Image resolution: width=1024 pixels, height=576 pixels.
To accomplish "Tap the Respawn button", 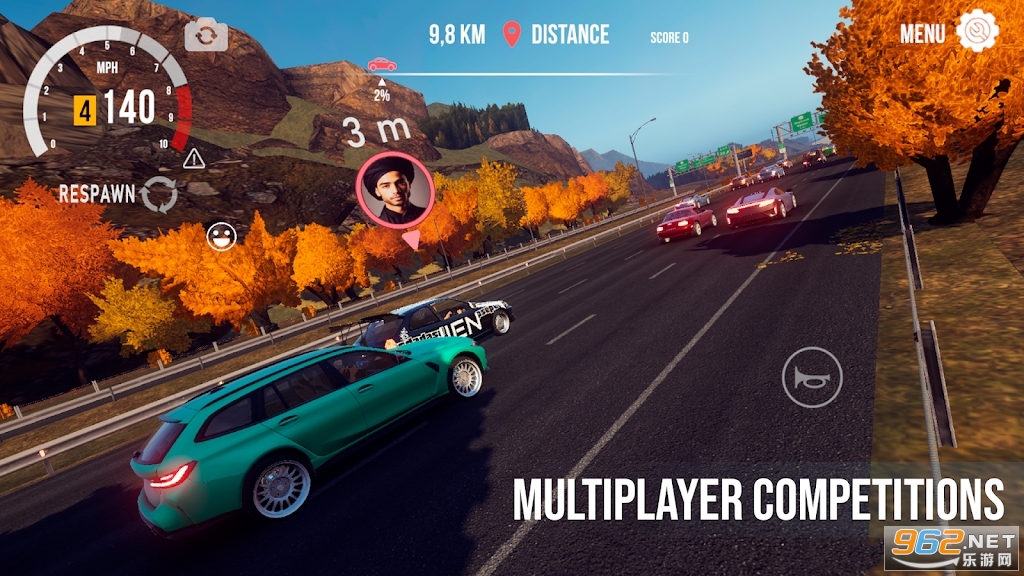I will (x=158, y=195).
